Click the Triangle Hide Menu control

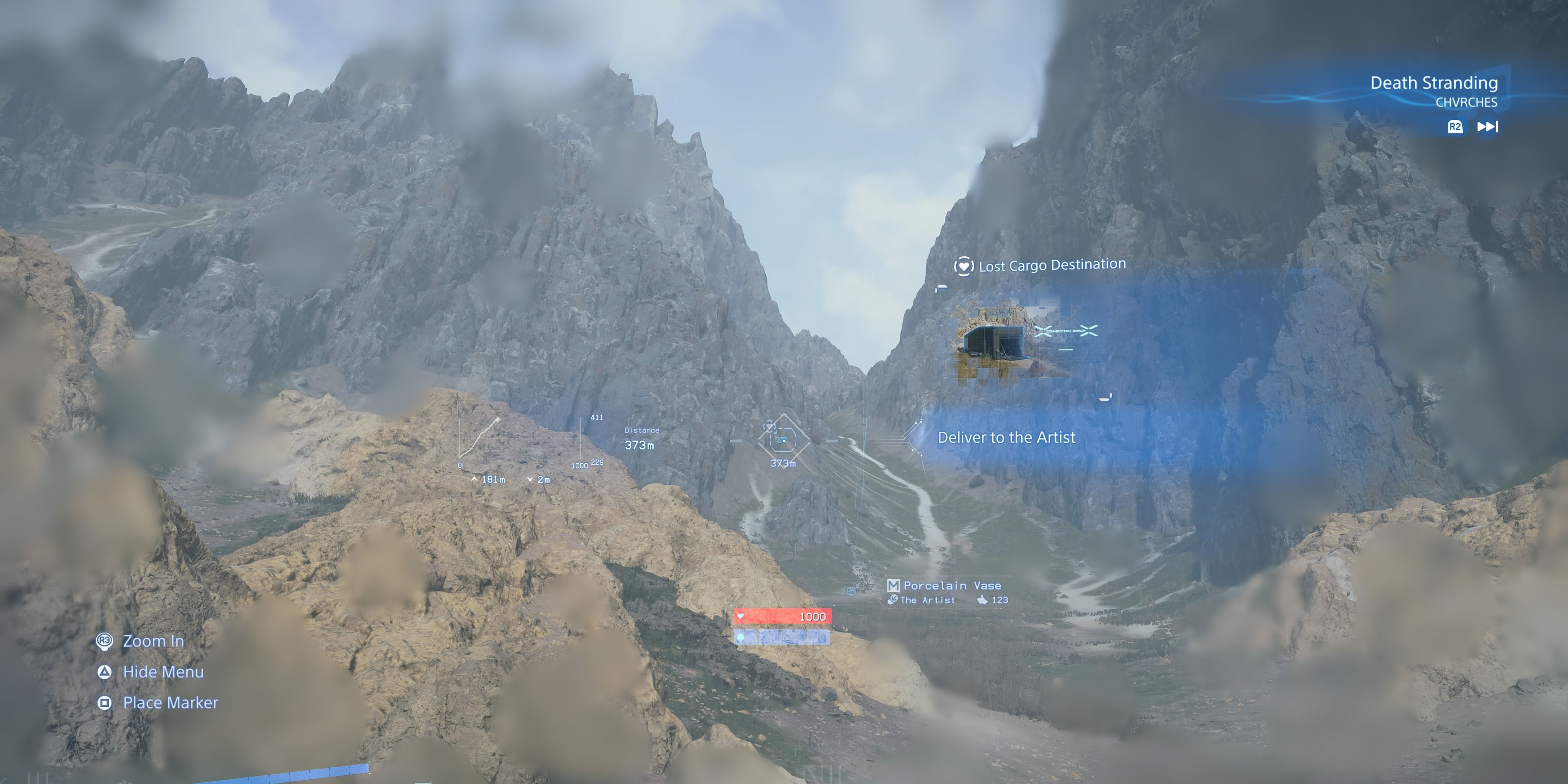click(x=105, y=672)
